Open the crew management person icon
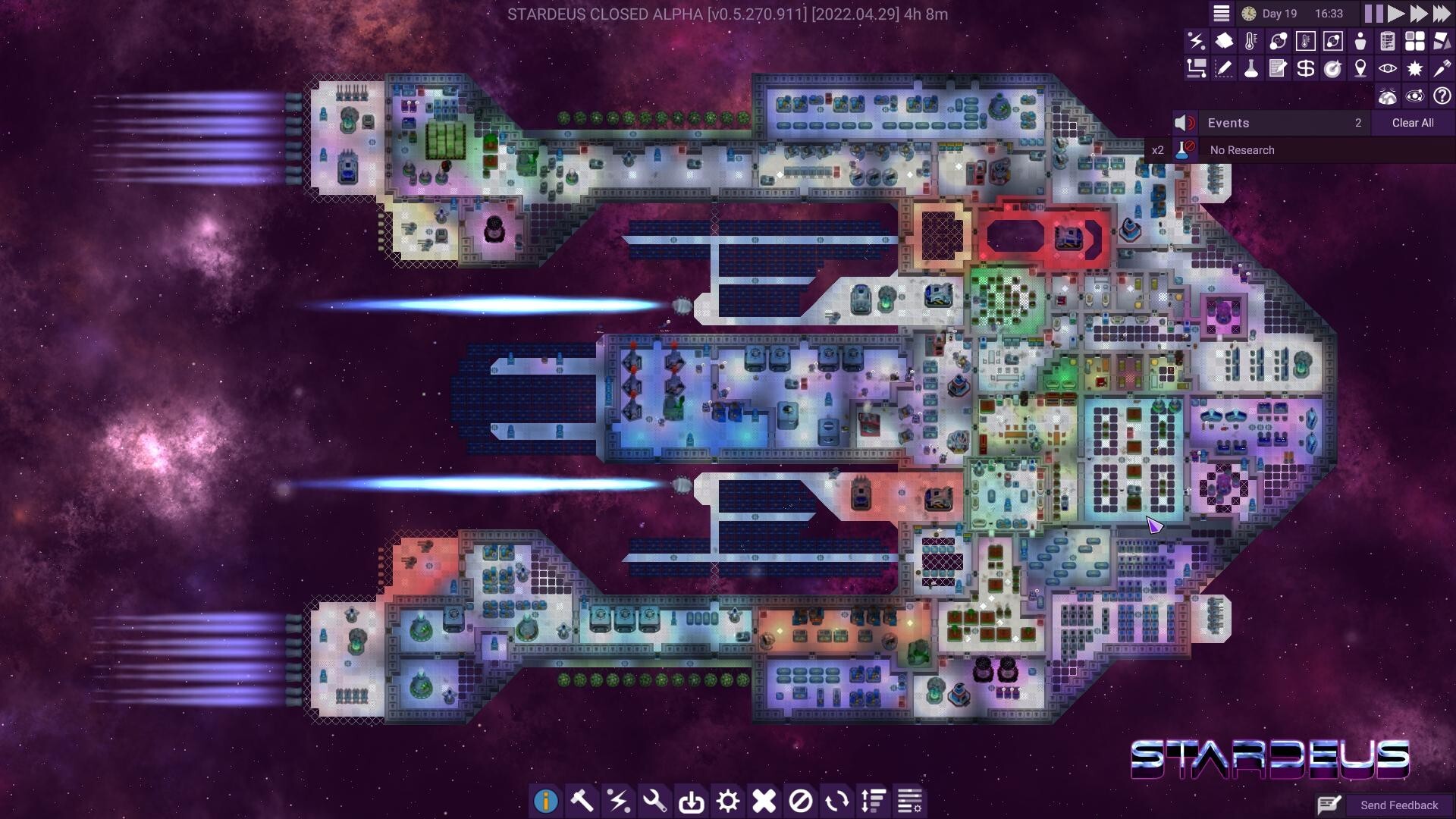The image size is (1456, 819). (1361, 42)
